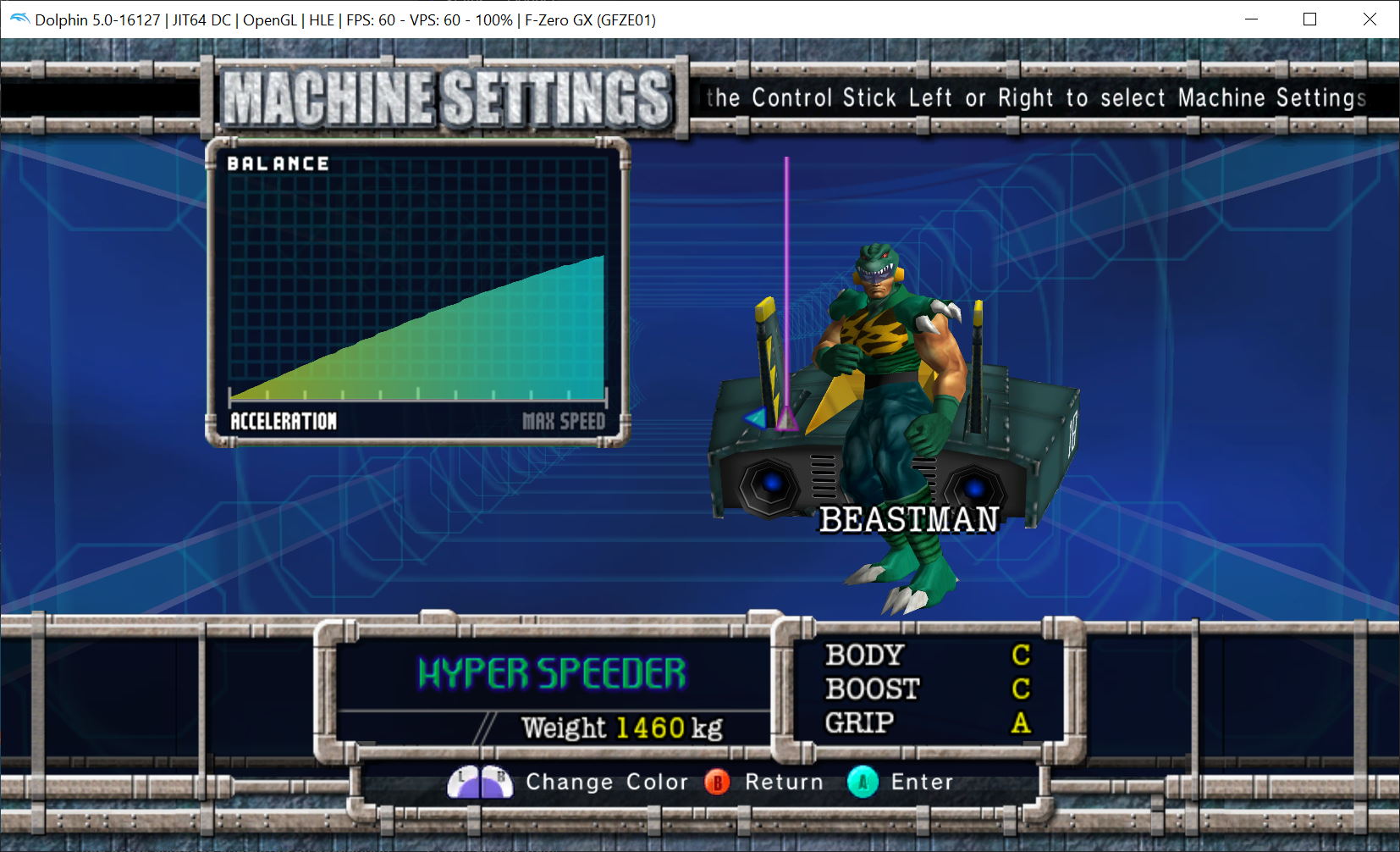Select the Acceleration end of the balance
Image resolution: width=1400 pixels, height=852 pixels.
click(284, 421)
